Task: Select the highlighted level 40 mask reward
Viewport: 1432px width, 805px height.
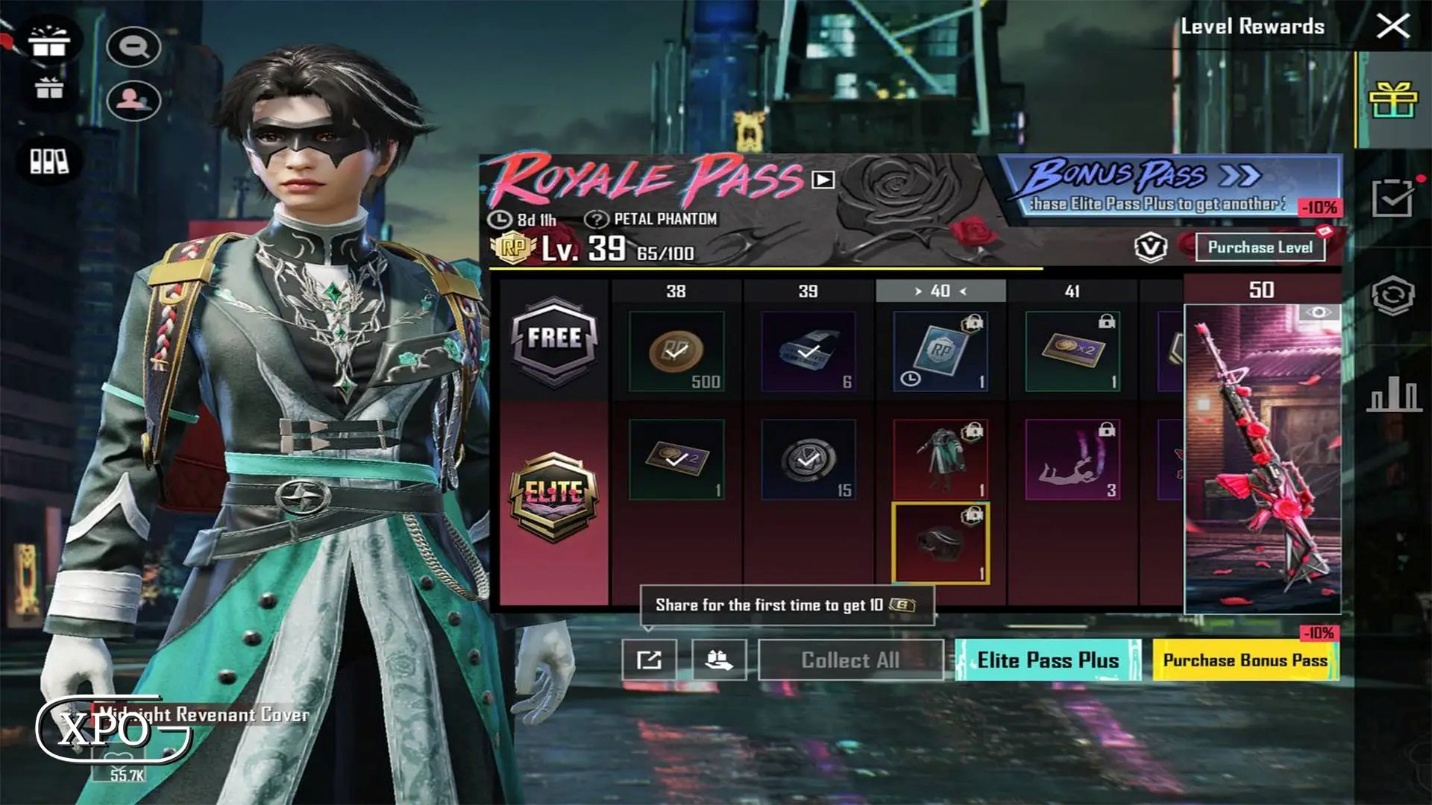Action: [940, 543]
